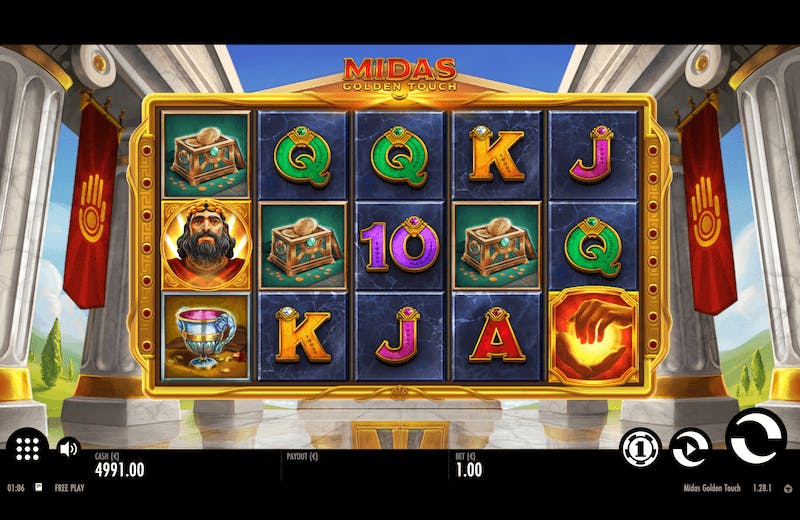Toggle the sound speaker icon
This screenshot has width=800, height=520.
(x=68, y=449)
